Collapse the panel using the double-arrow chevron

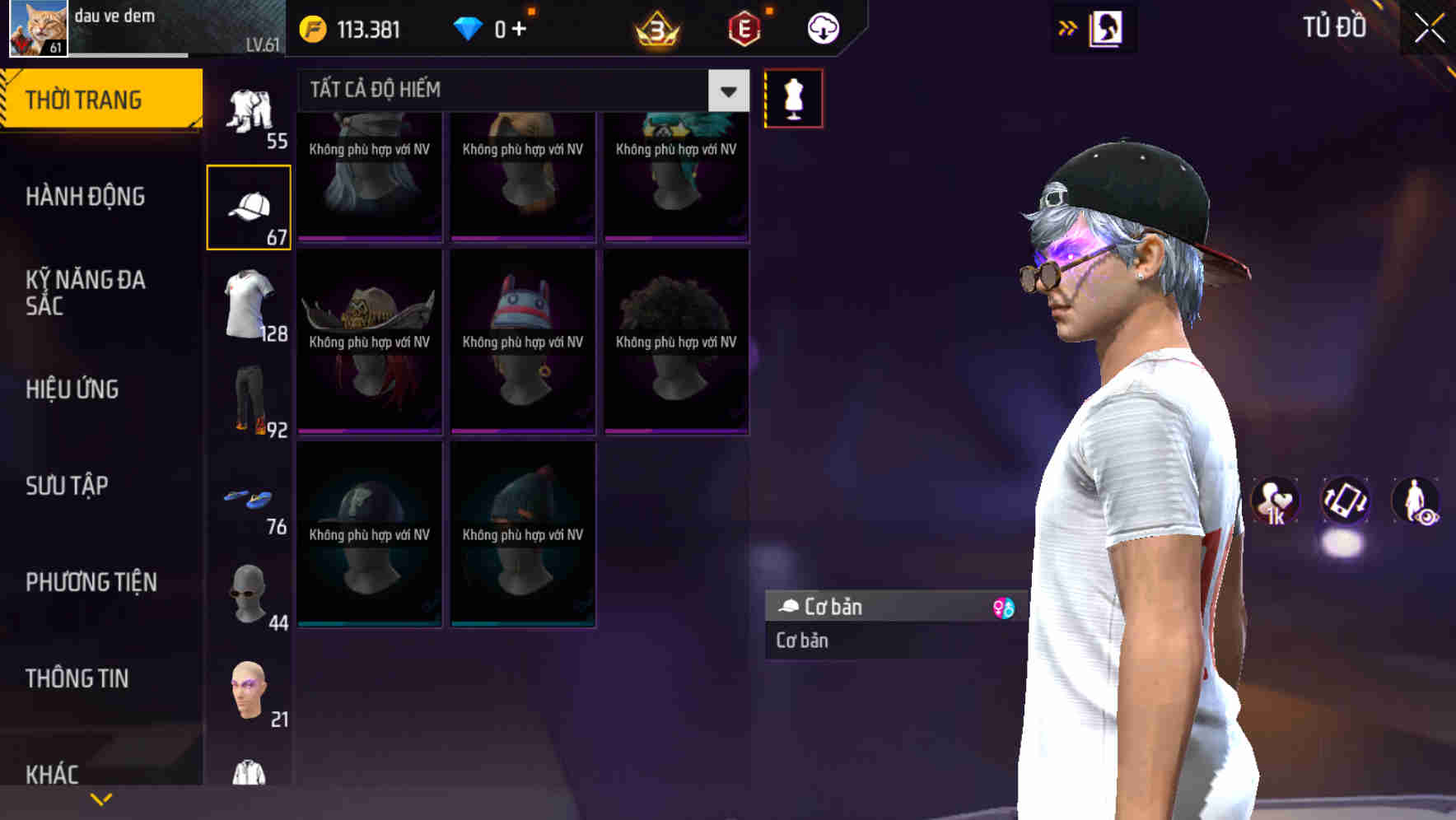pyautogui.click(x=1068, y=26)
